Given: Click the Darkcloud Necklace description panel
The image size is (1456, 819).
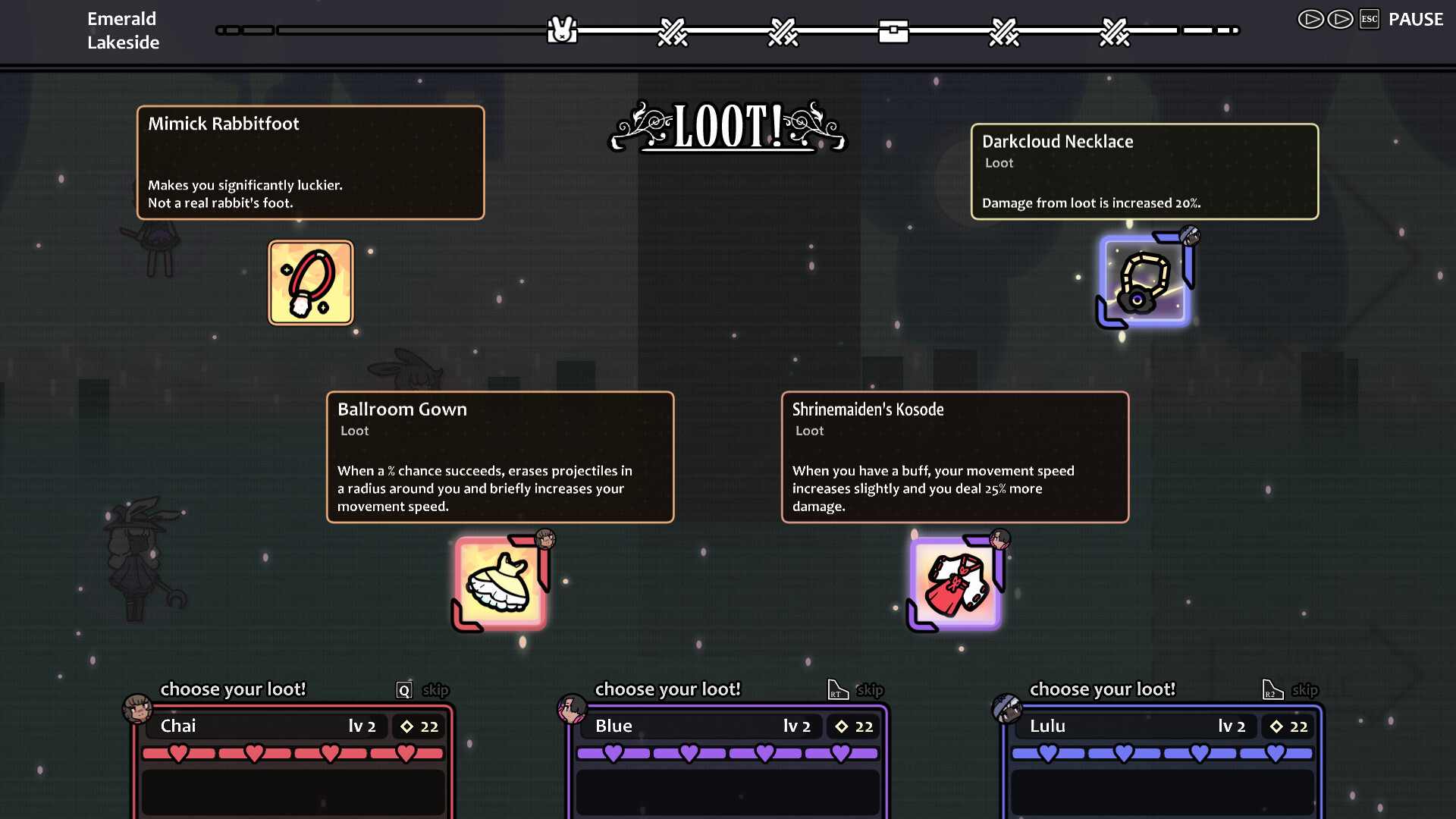Looking at the screenshot, I should (1144, 171).
